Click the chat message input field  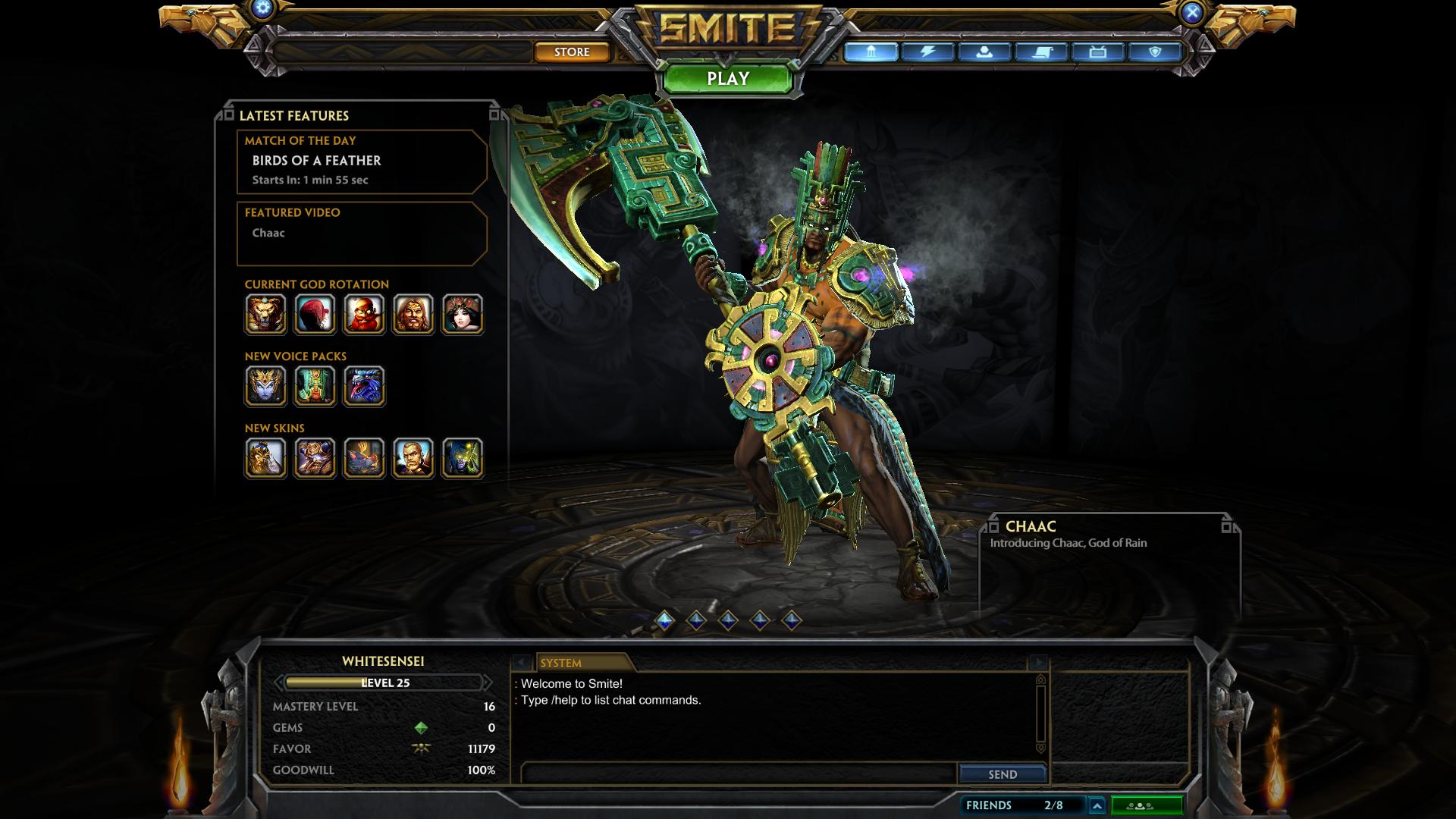[738, 773]
